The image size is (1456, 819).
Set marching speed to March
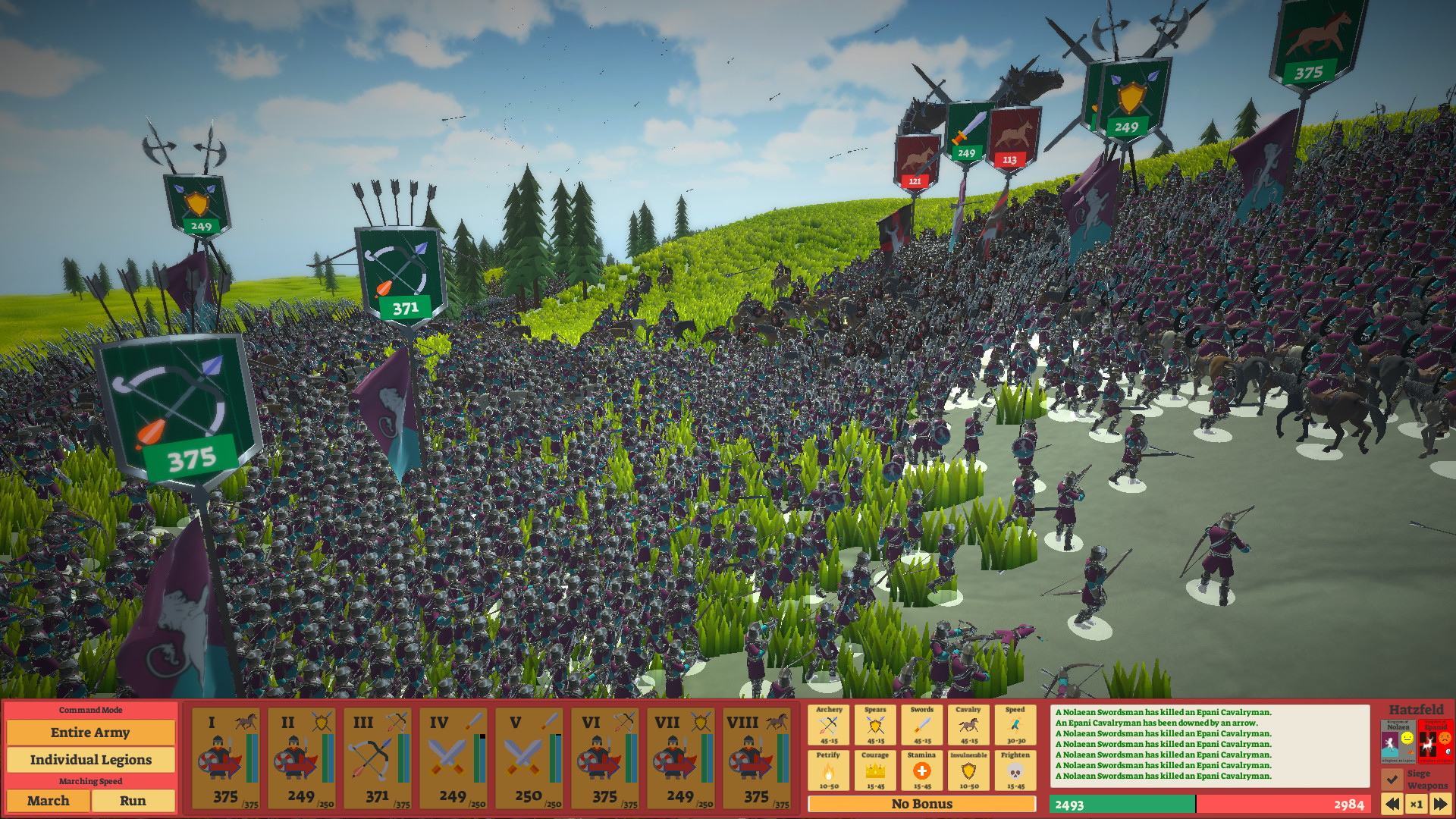pos(48,801)
